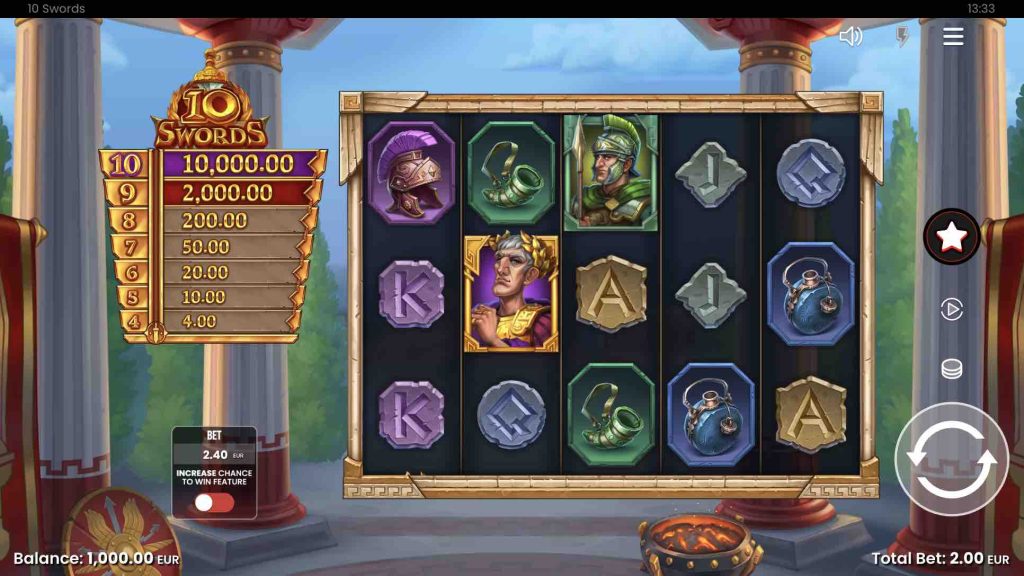Spin the reels with the circular arrows button
This screenshot has width=1024, height=576.
tap(951, 459)
